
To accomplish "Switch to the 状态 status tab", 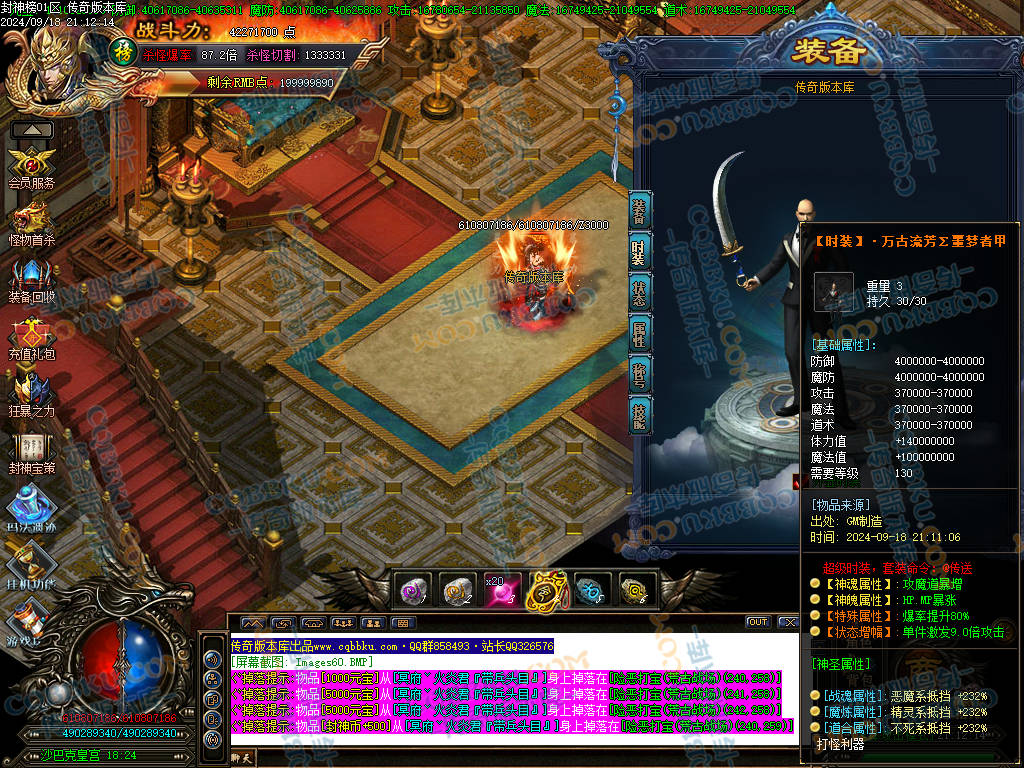I will click(640, 293).
